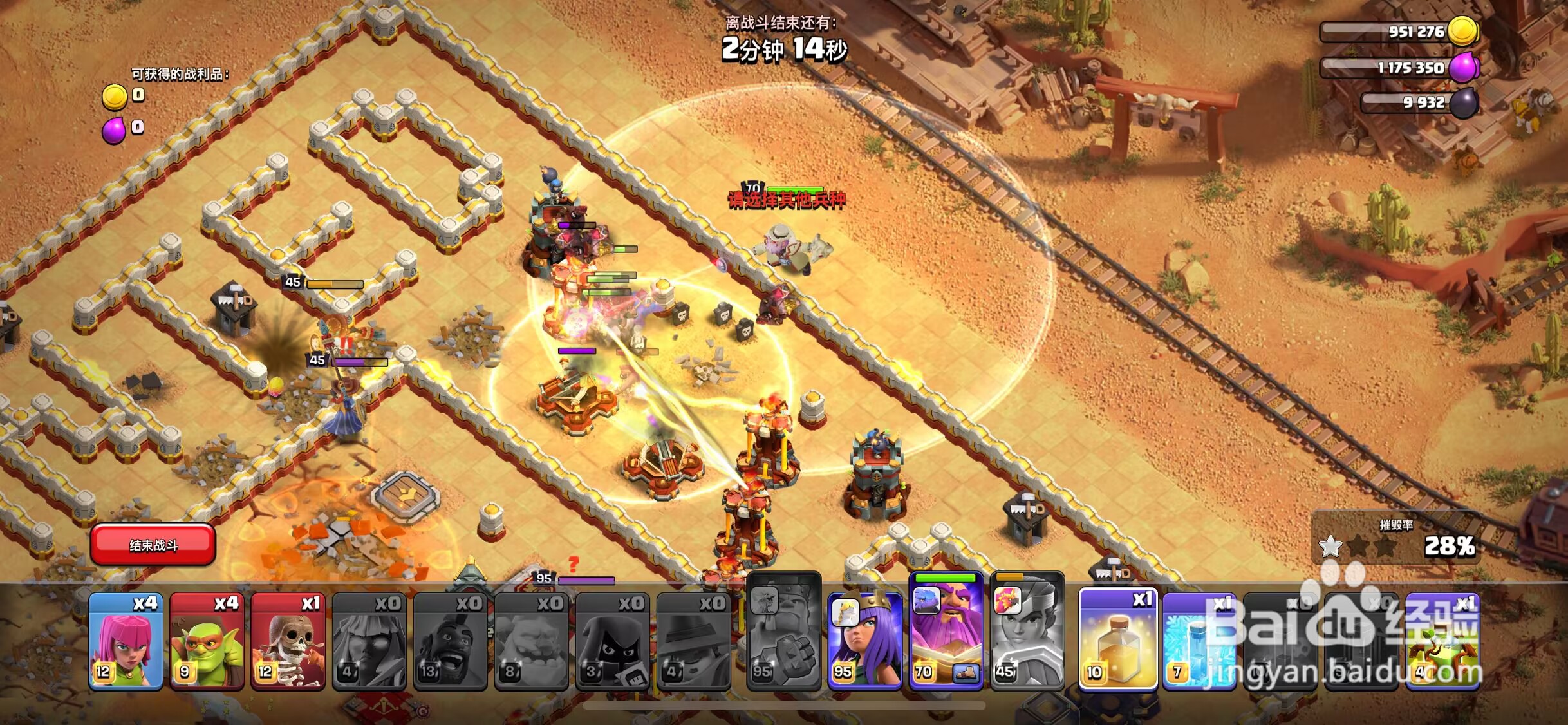This screenshot has height=725, width=1568.
Task: Choose the Overgrowth spell card
Action: pos(1442,640)
